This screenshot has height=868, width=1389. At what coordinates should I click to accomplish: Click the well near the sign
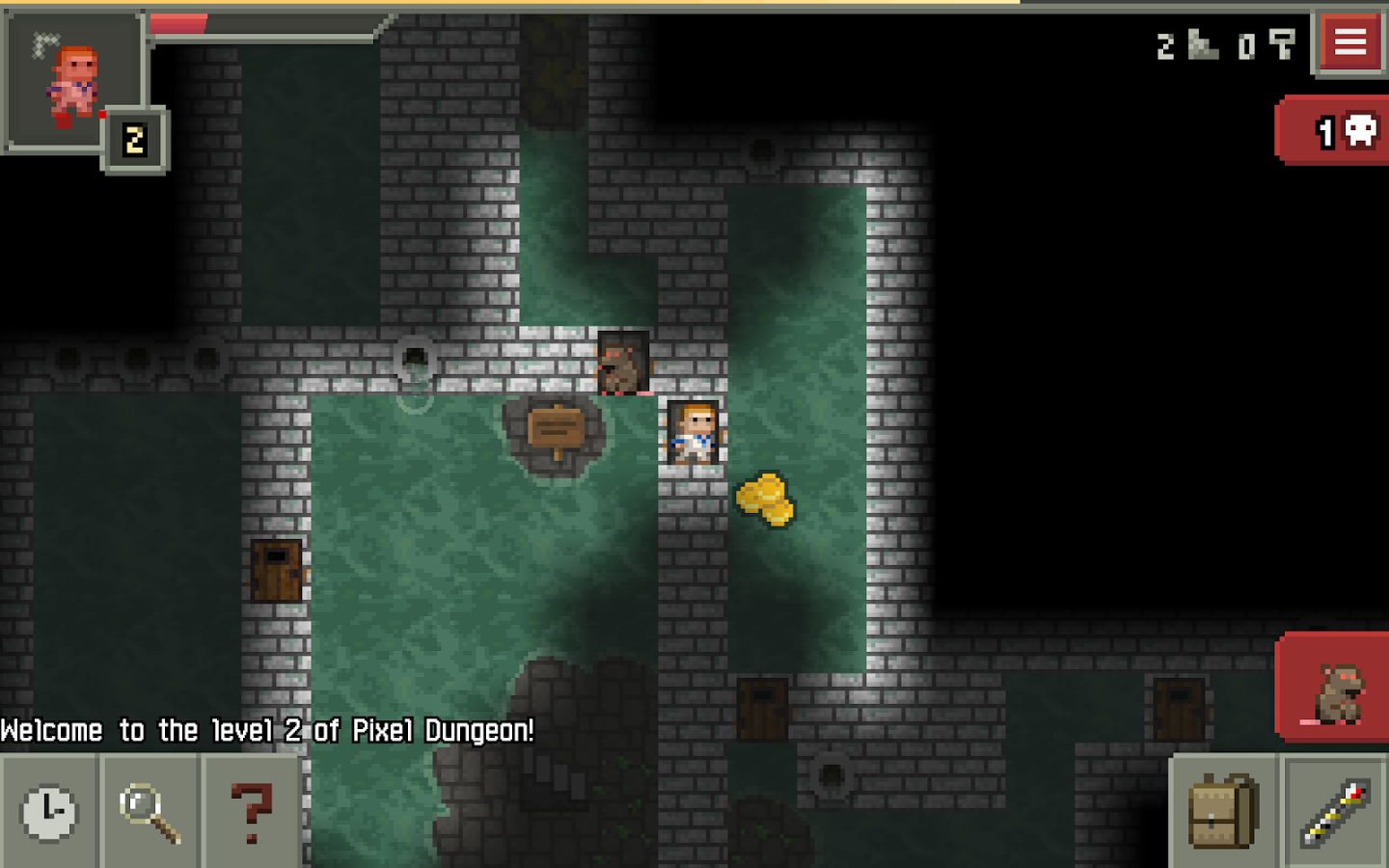(x=417, y=365)
